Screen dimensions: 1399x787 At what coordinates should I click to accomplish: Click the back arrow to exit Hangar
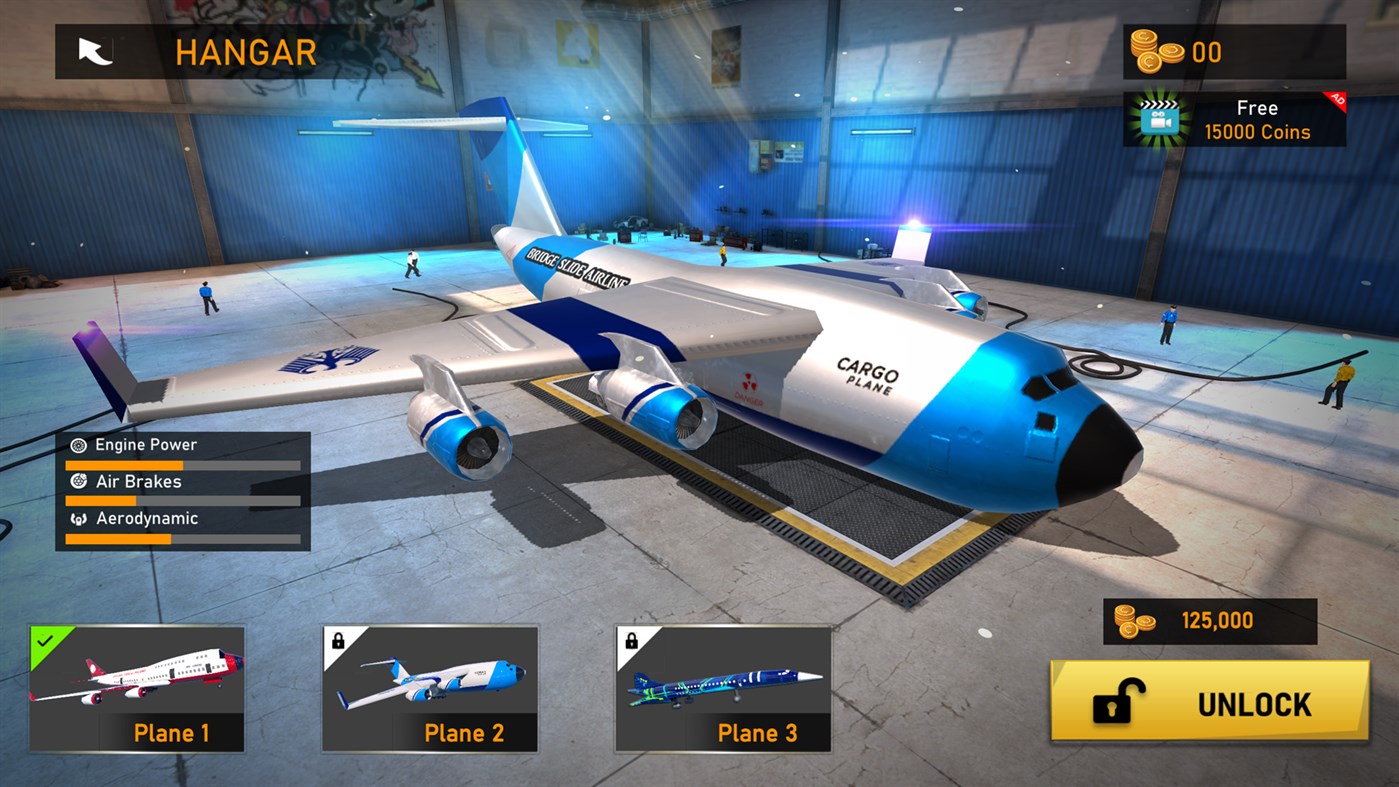coord(92,51)
